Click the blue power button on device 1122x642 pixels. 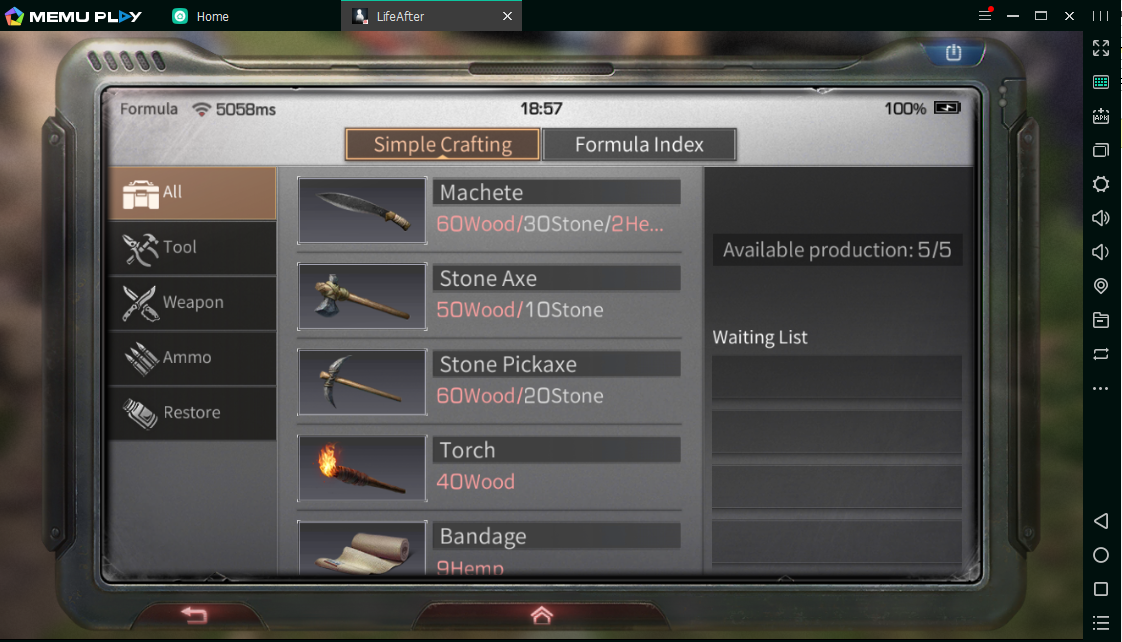tap(953, 53)
